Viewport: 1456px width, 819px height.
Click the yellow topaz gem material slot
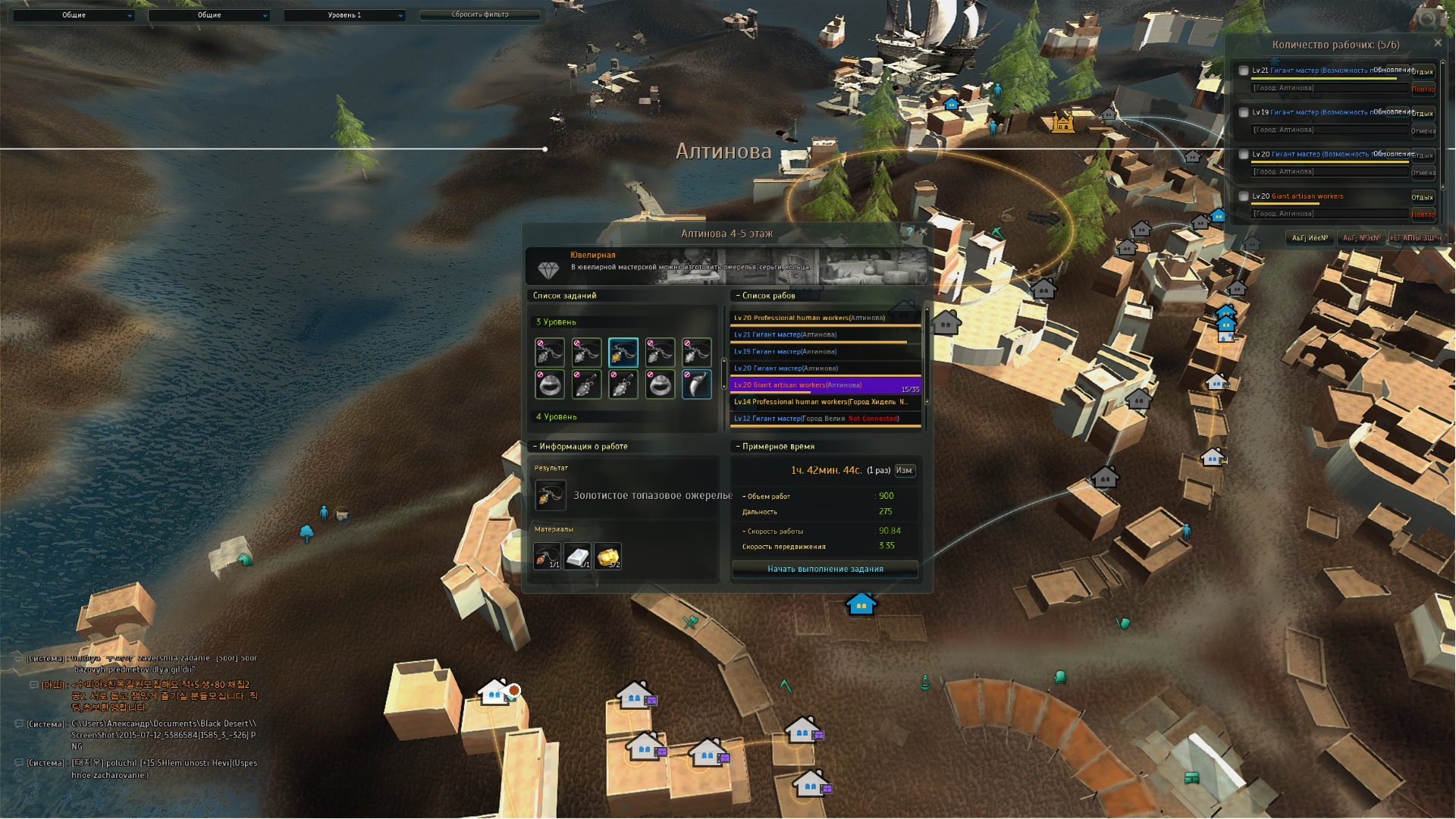point(608,556)
